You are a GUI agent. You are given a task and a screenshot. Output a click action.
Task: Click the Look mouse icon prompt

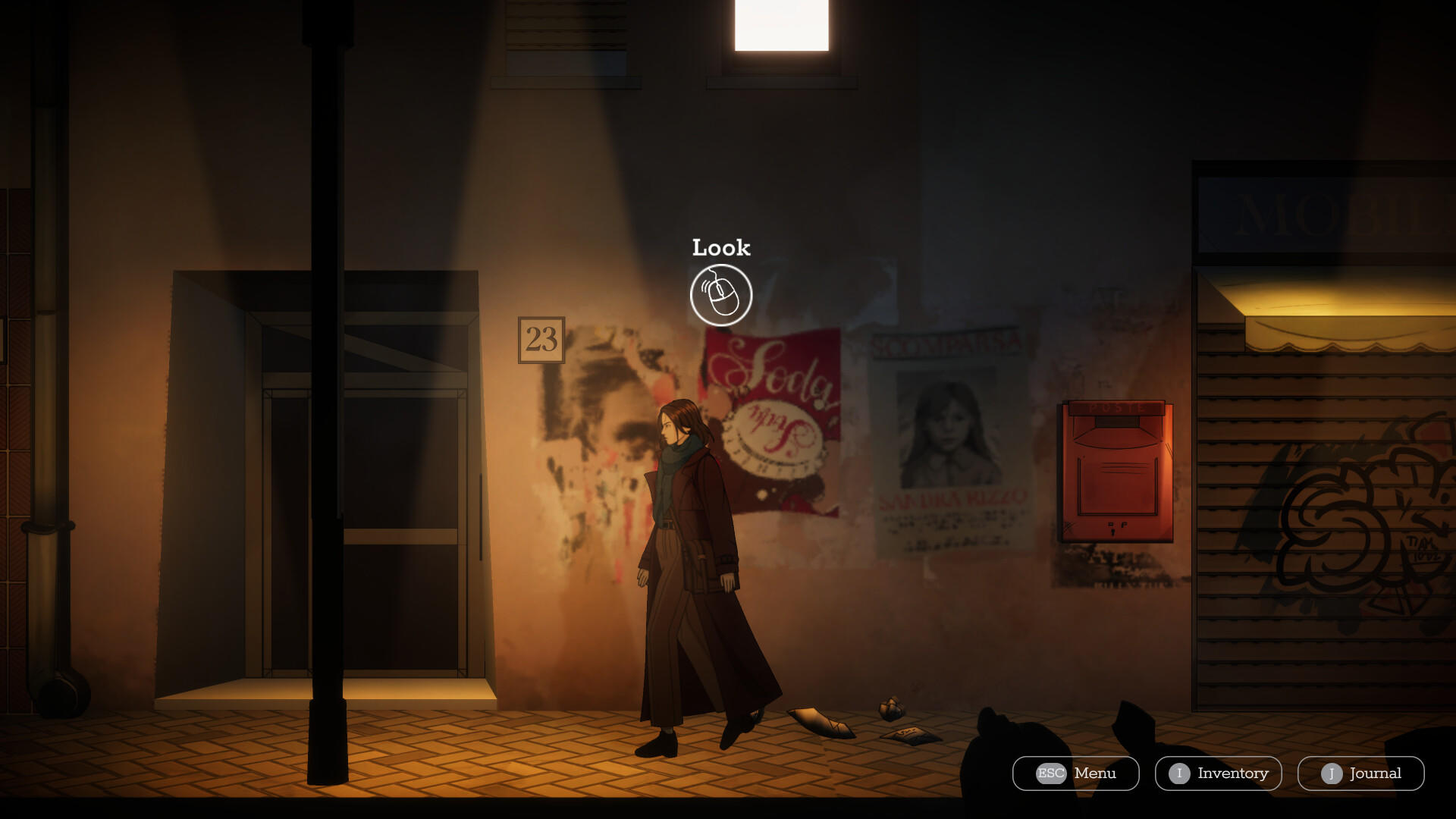pos(721,295)
